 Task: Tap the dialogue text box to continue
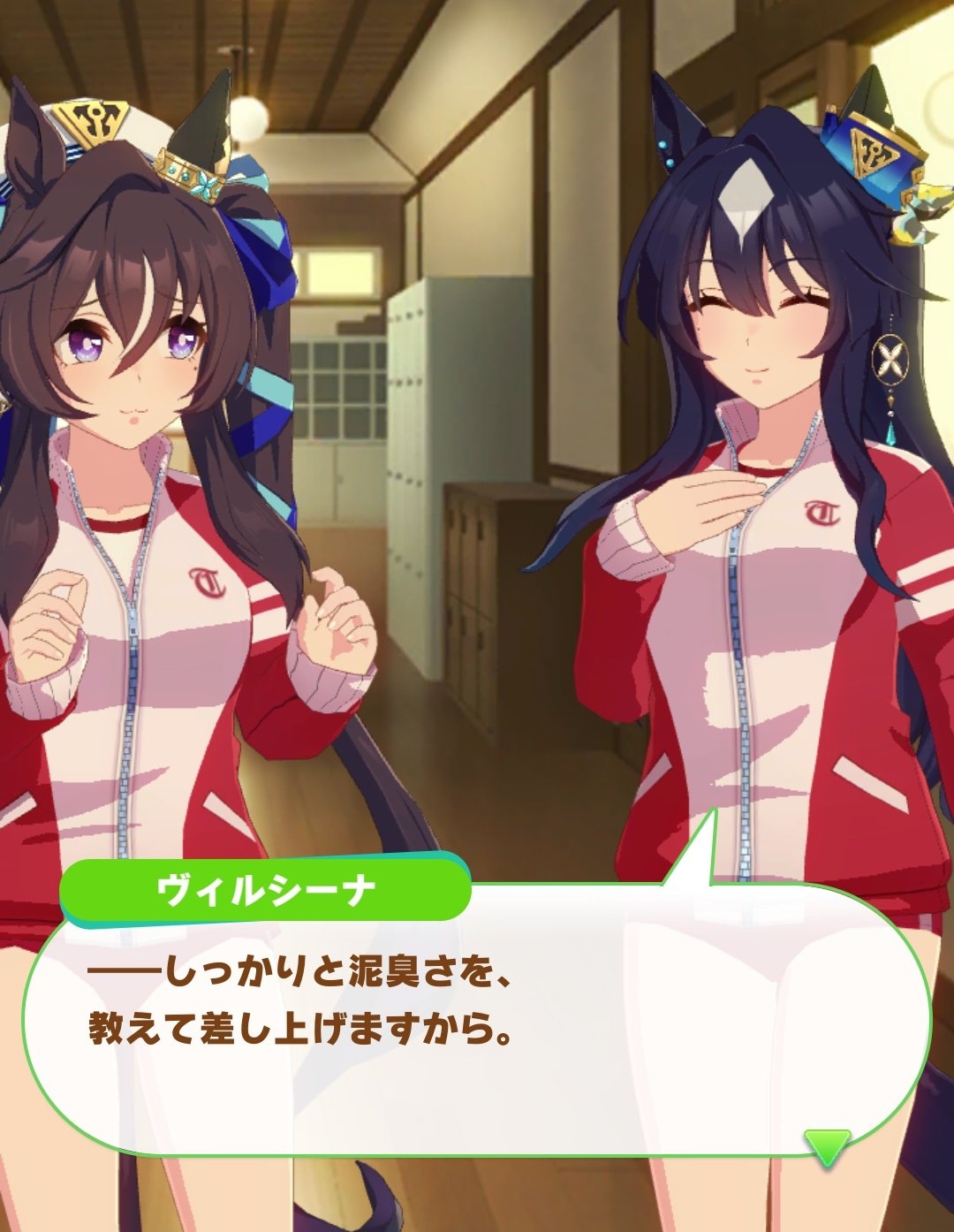point(477,1025)
